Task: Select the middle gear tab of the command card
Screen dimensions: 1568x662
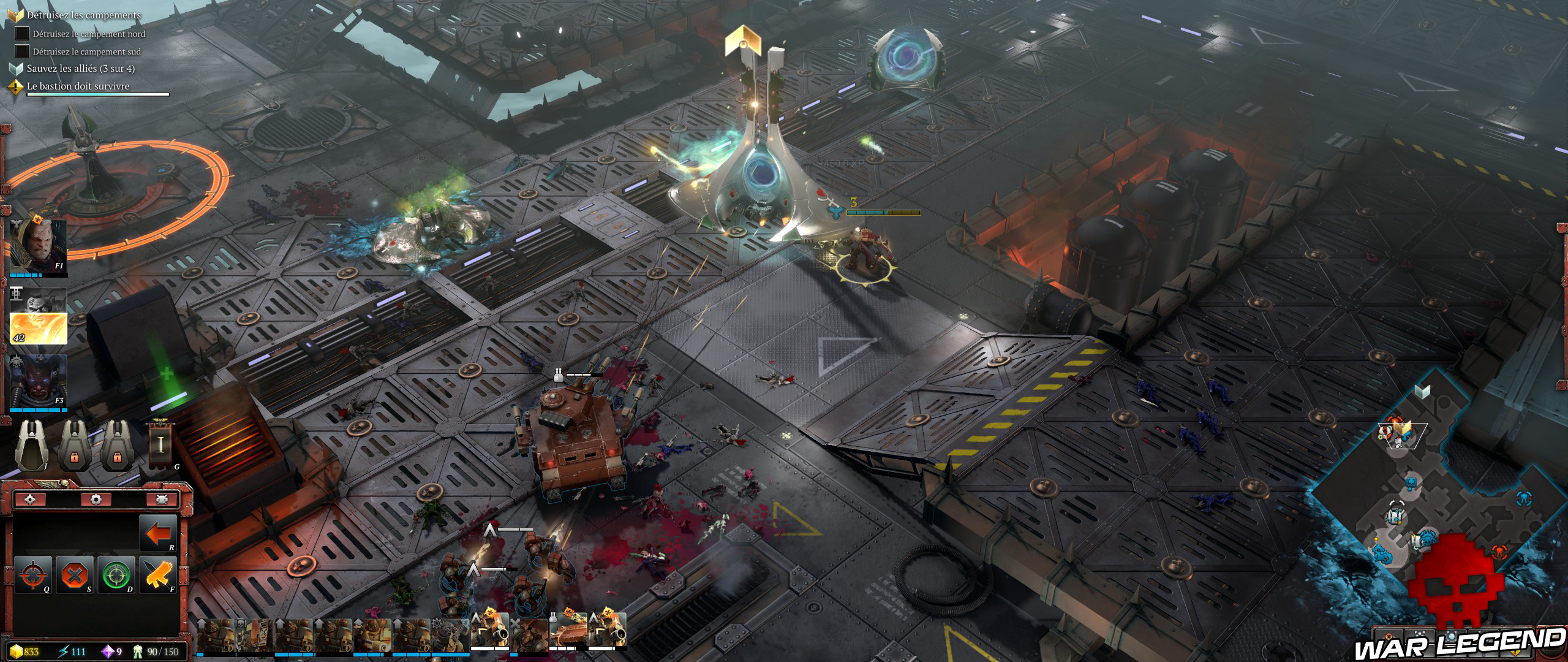Action: pos(97,498)
